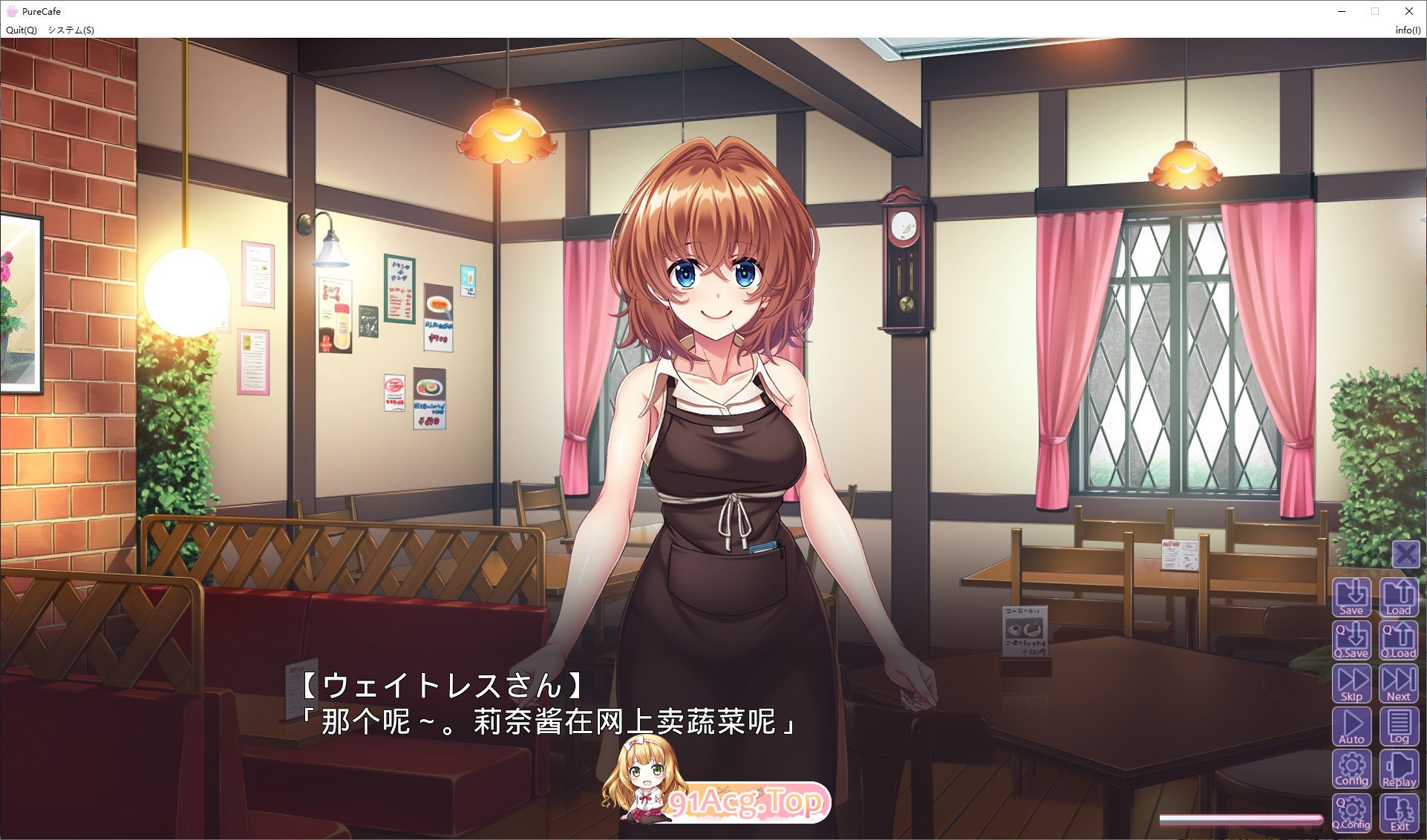
Task: Advance to the Next scene
Action: tap(1400, 682)
